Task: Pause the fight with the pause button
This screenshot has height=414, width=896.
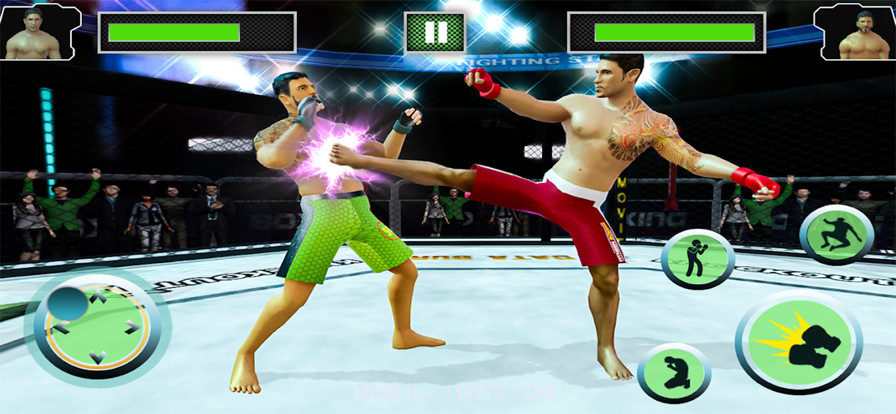Action: (435, 32)
